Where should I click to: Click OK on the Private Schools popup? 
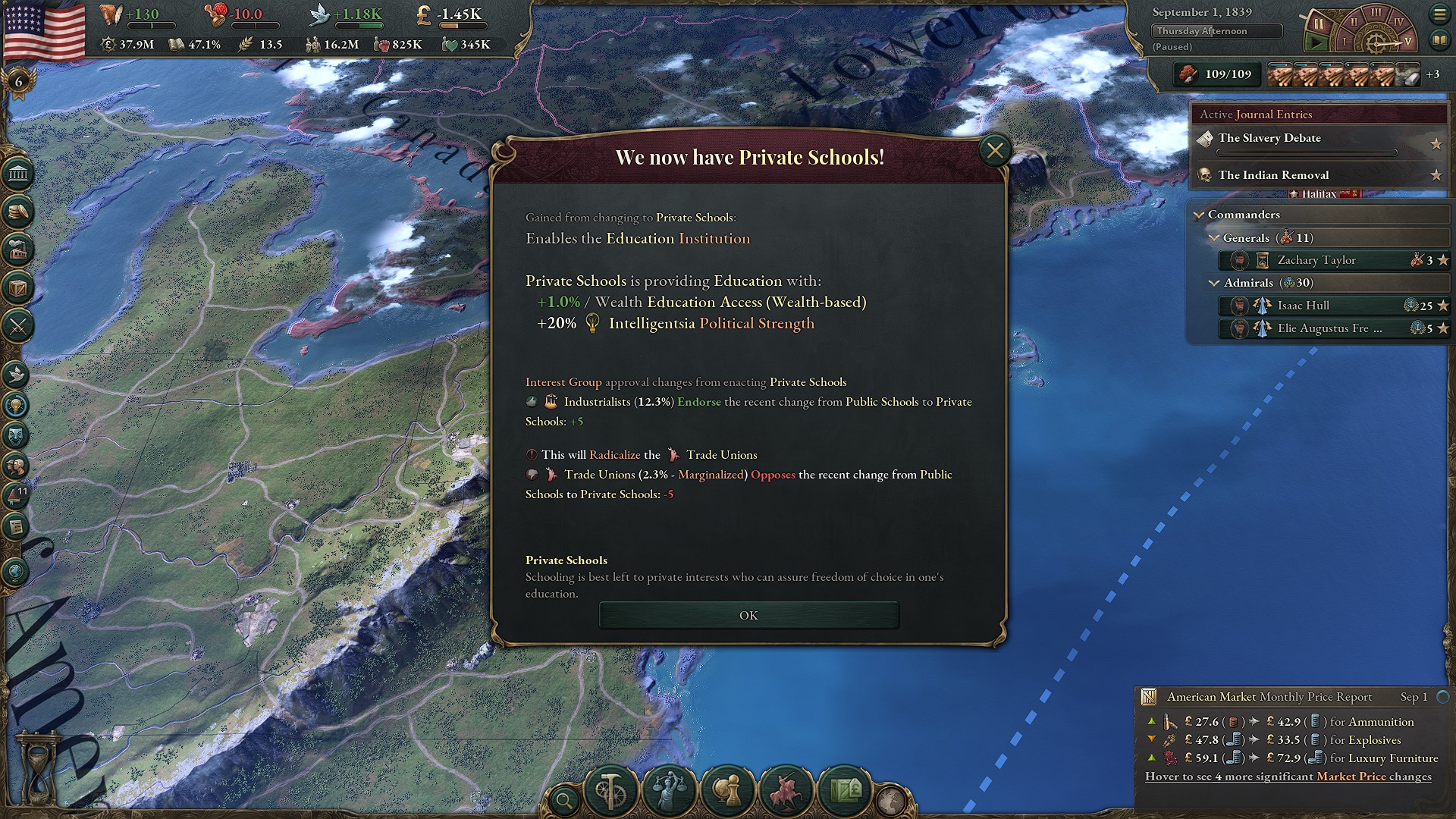pyautogui.click(x=748, y=615)
